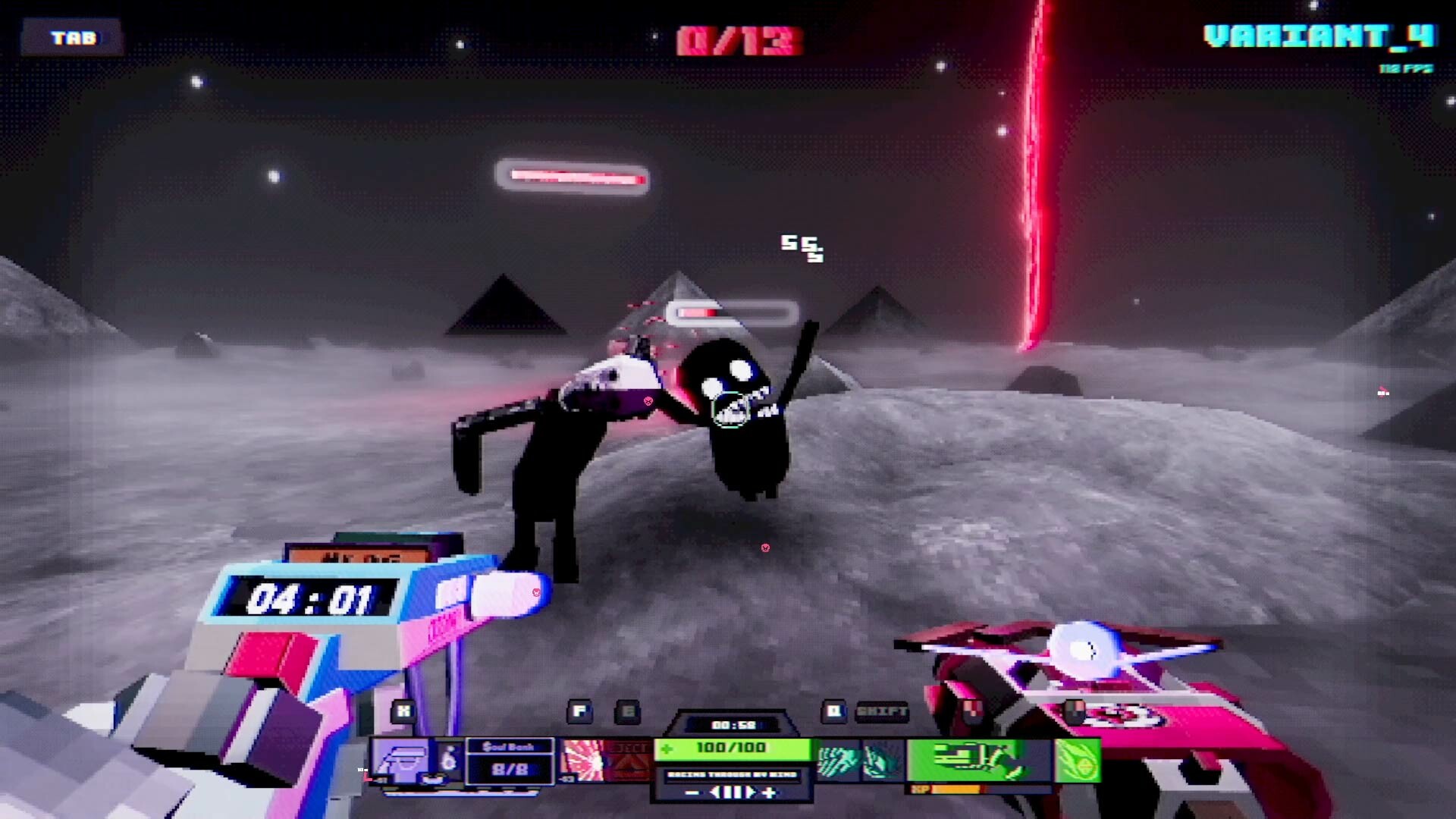Expand the RACING THROUGH MY MIND track panel
Viewport: 1456px width, 819px height.
coord(733,774)
